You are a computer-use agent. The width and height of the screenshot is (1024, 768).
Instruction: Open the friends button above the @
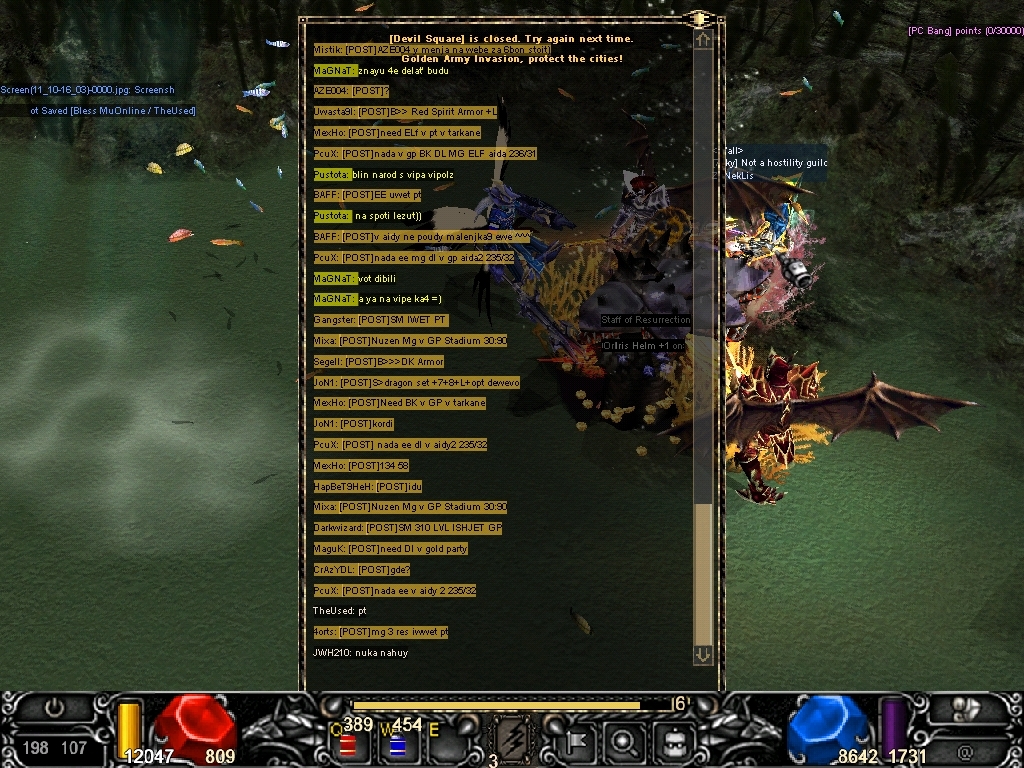tap(967, 709)
